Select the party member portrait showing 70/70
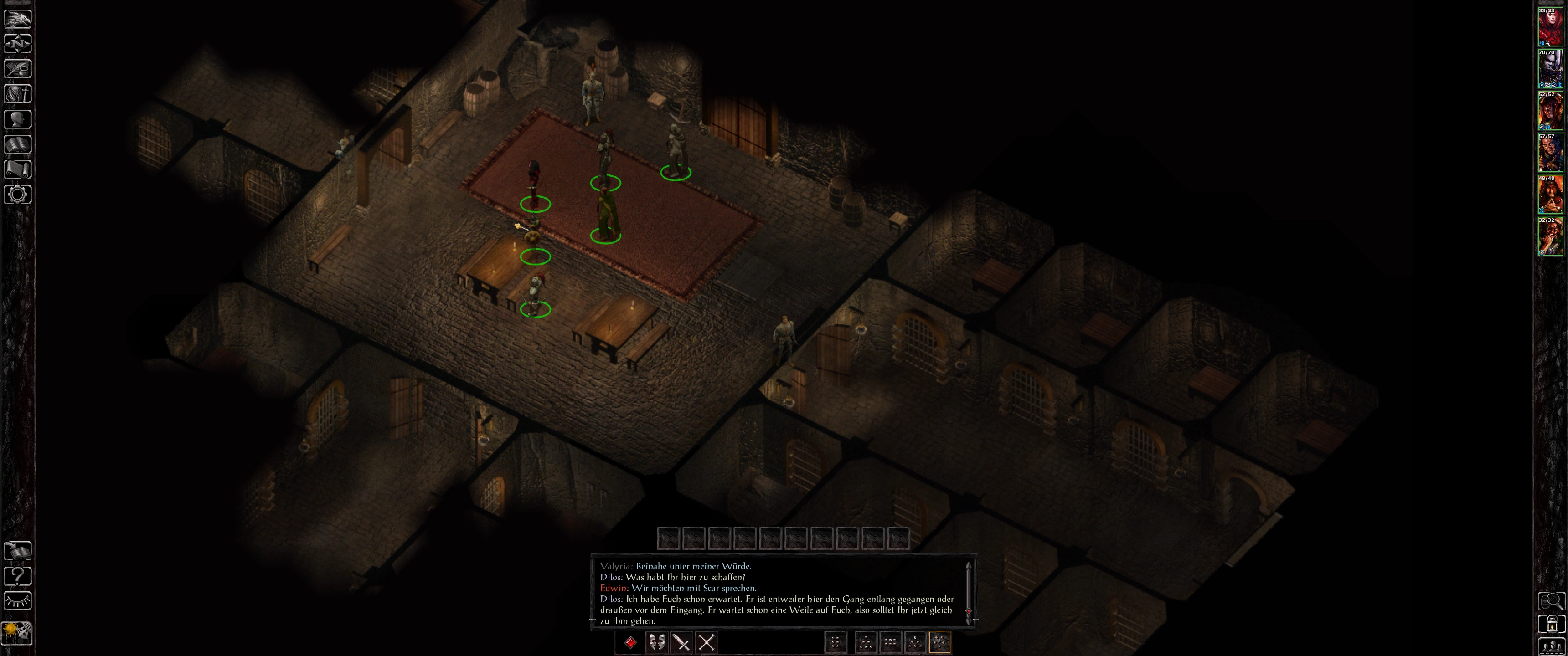Image resolution: width=1568 pixels, height=656 pixels. [1550, 69]
